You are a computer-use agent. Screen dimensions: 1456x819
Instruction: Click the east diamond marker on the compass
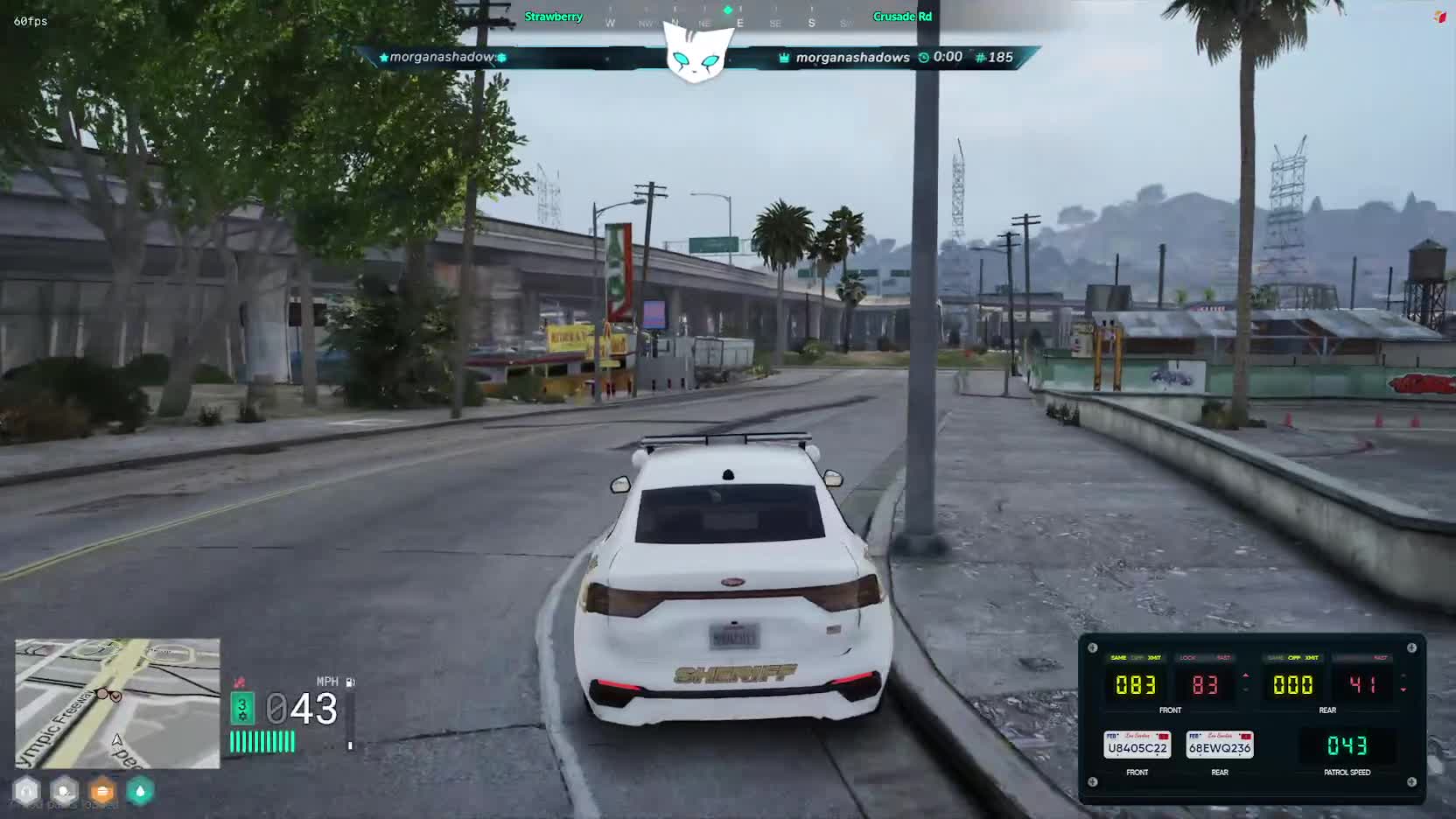(727, 10)
